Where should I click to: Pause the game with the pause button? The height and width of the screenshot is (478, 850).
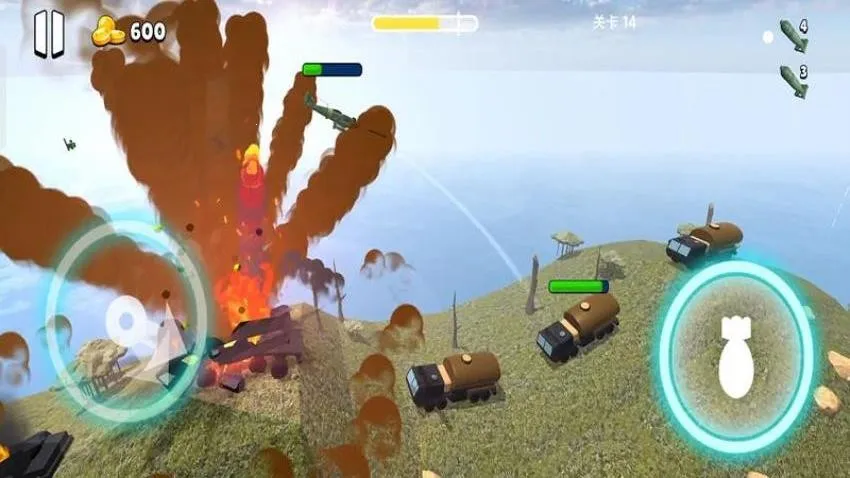click(x=48, y=34)
